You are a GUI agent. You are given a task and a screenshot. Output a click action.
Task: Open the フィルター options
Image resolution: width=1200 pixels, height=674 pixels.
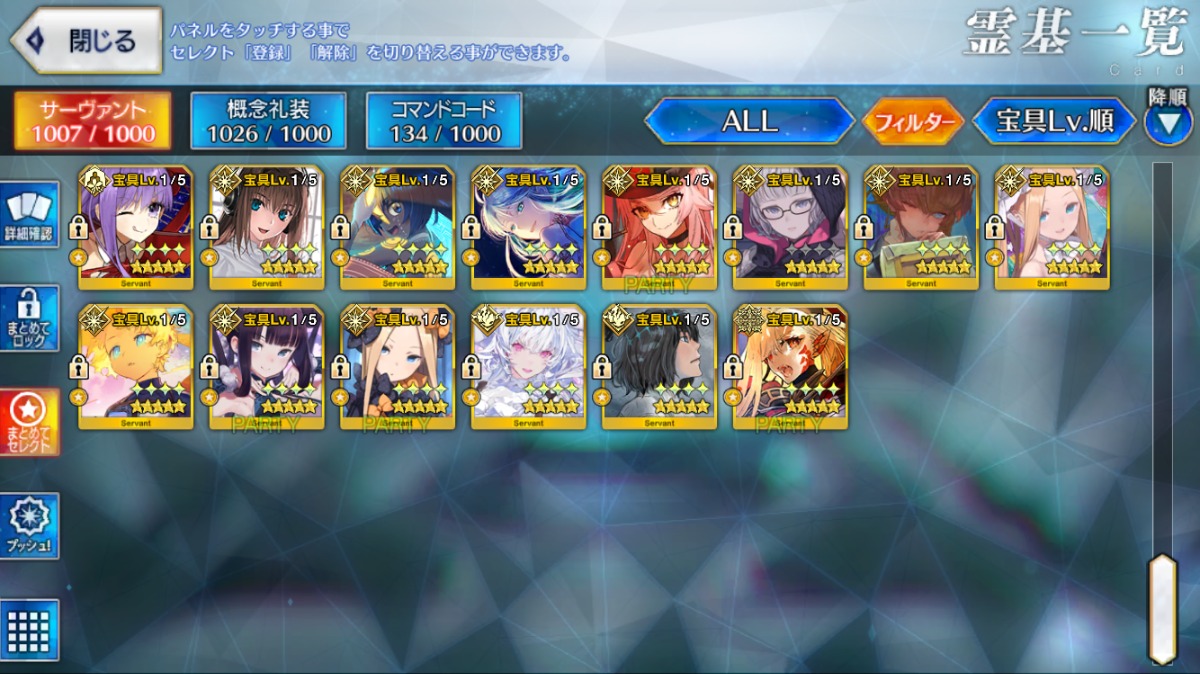pyautogui.click(x=912, y=122)
